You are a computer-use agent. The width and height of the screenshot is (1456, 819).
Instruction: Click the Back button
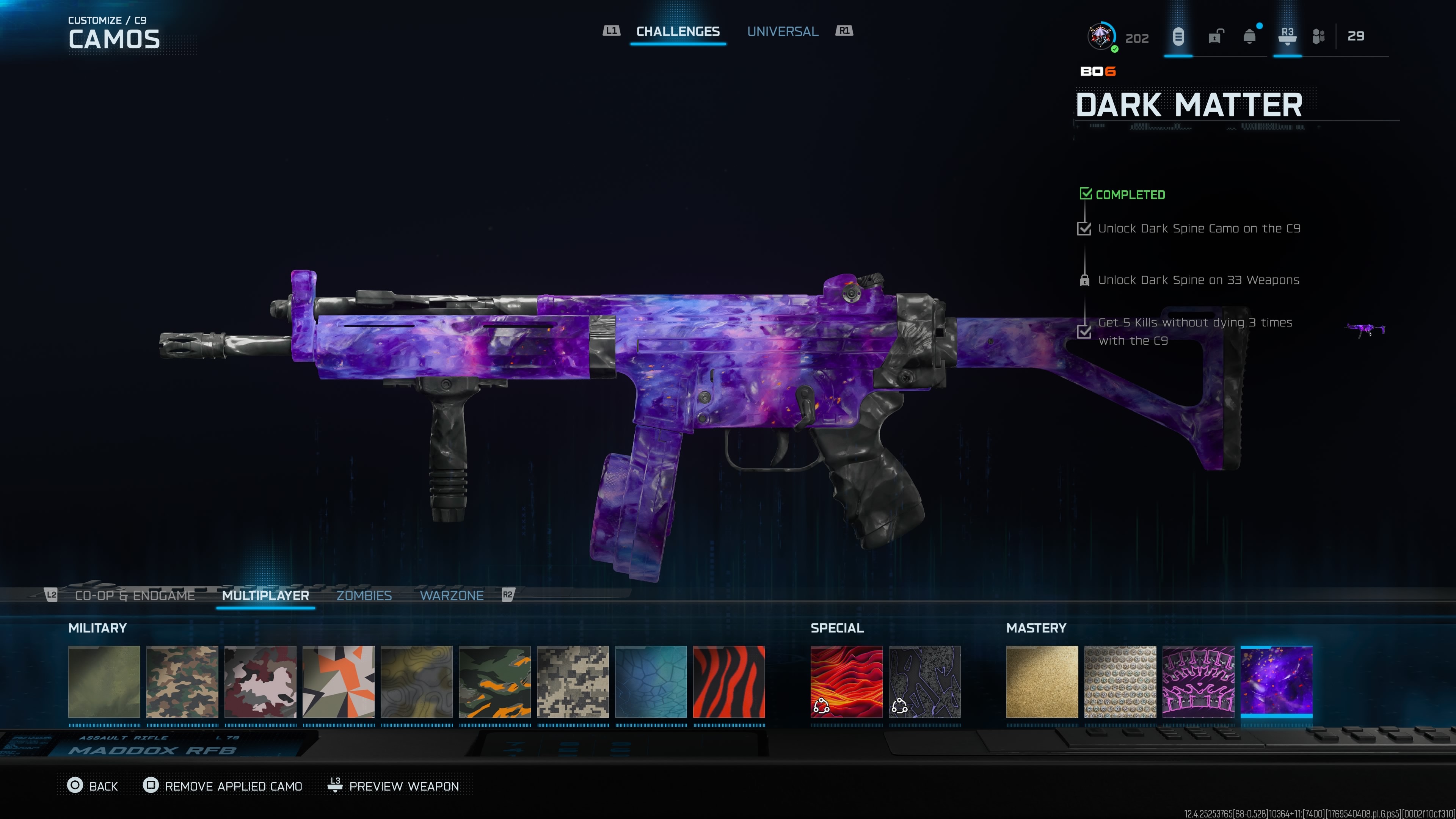coord(93,786)
